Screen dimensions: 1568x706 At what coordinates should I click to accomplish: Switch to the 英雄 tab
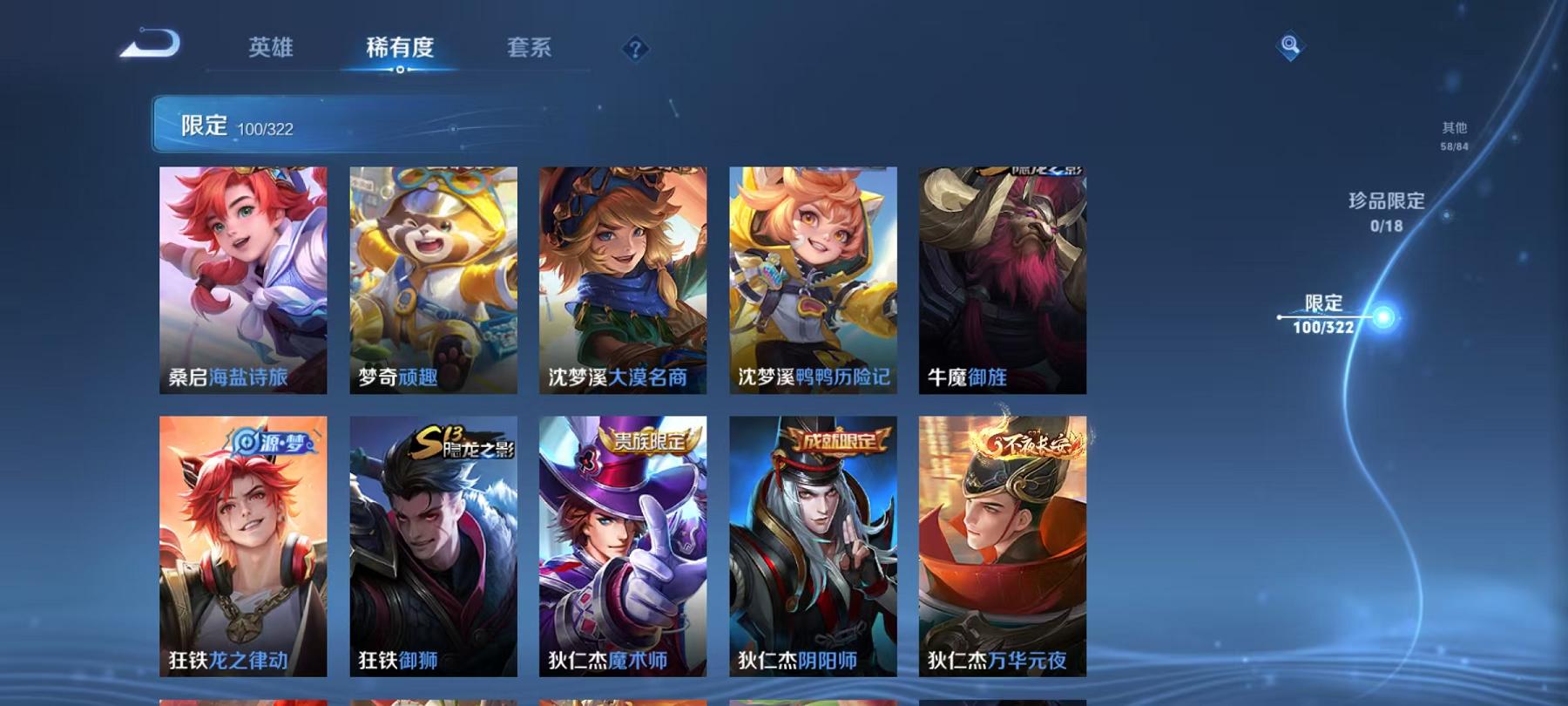[270, 50]
